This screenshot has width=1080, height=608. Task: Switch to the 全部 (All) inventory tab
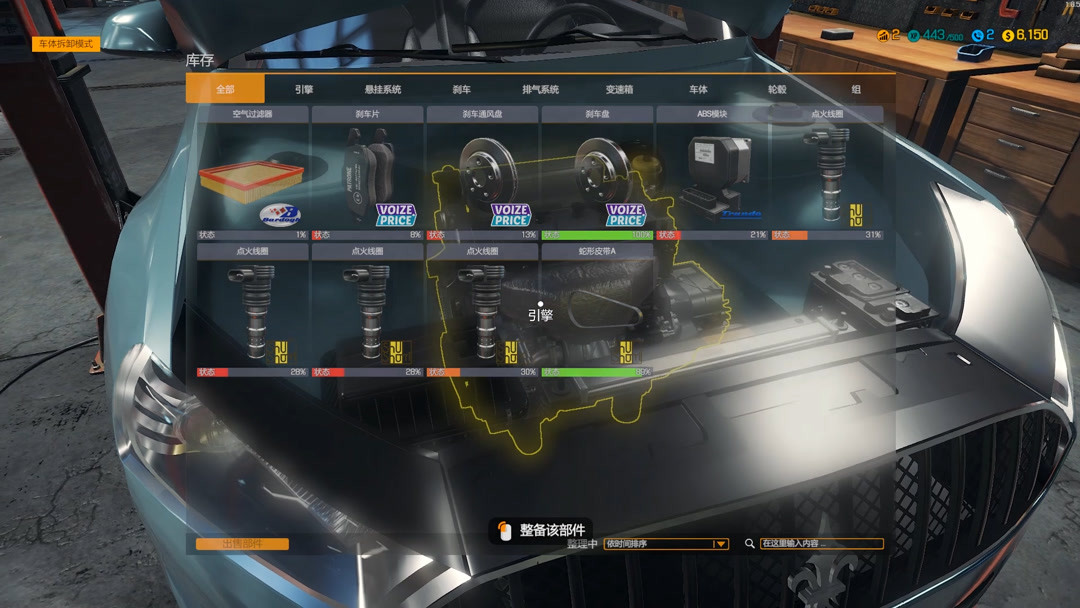click(225, 89)
